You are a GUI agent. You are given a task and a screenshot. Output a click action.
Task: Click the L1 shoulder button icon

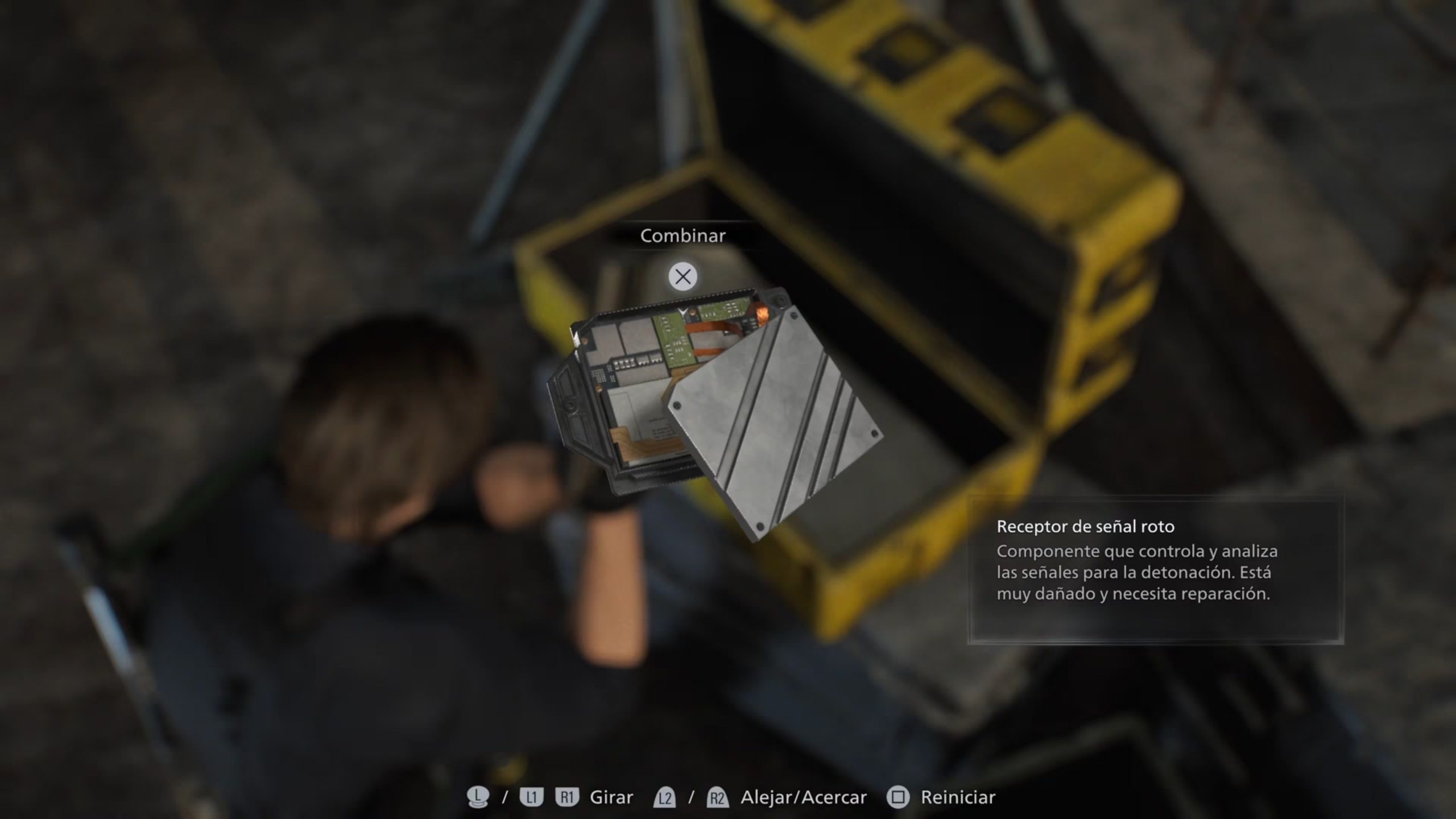(531, 797)
